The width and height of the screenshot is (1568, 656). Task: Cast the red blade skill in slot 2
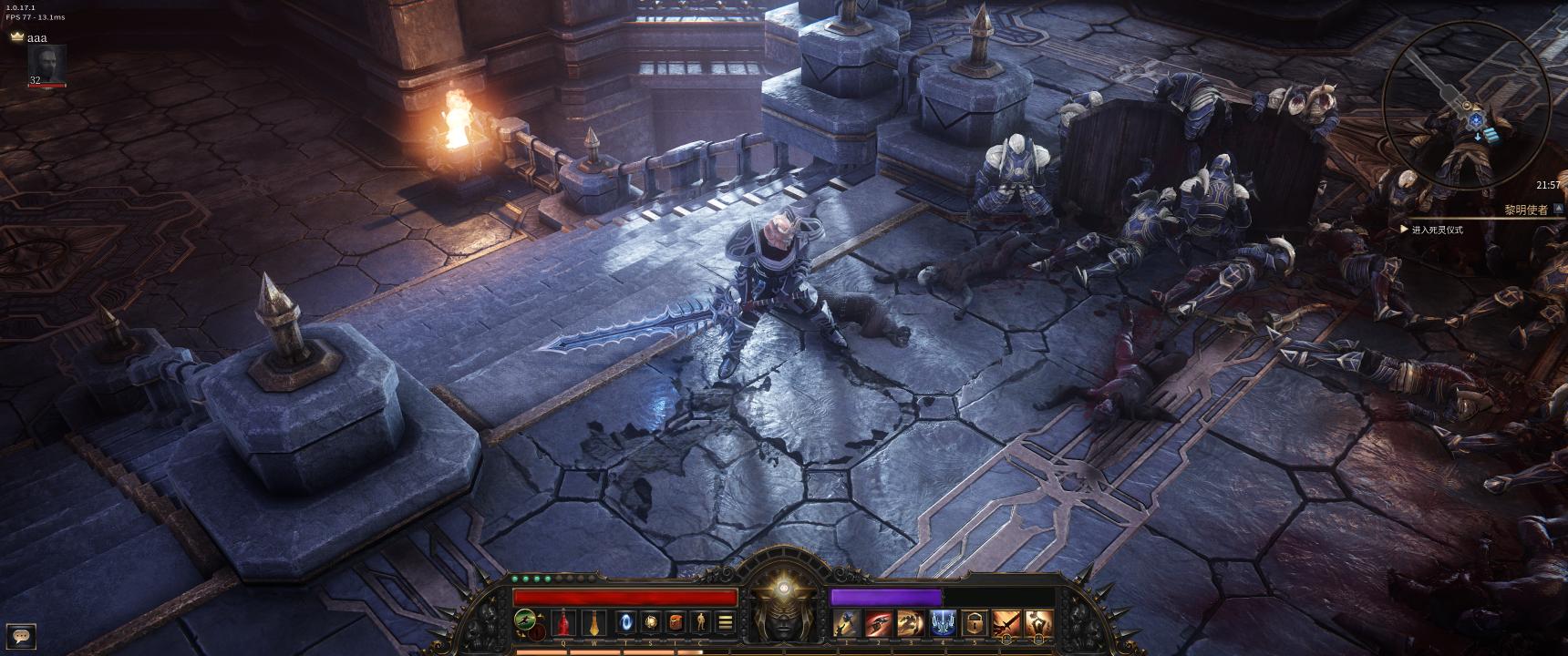coord(880,621)
